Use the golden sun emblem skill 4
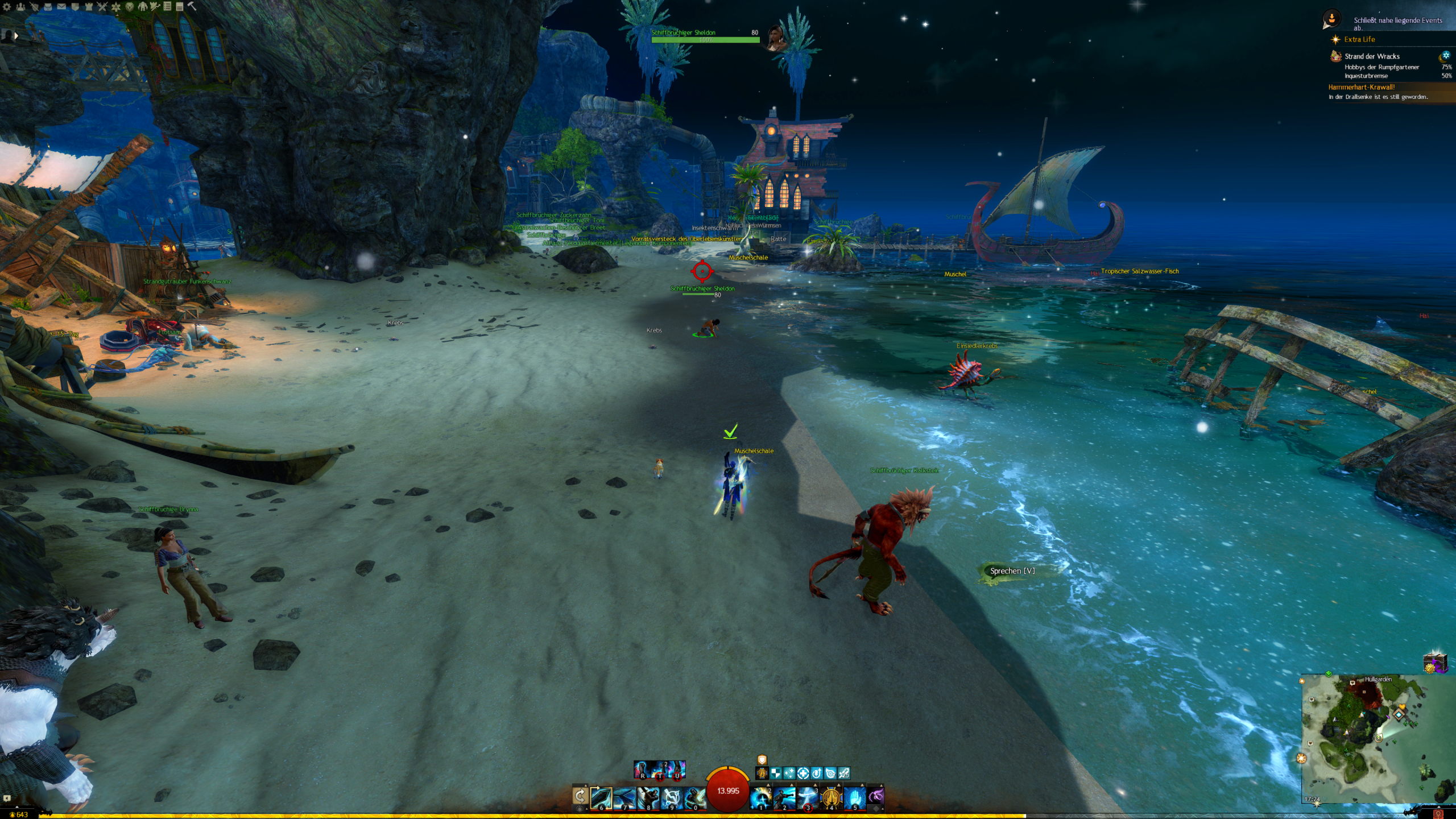This screenshot has height=819, width=1456. (831, 797)
